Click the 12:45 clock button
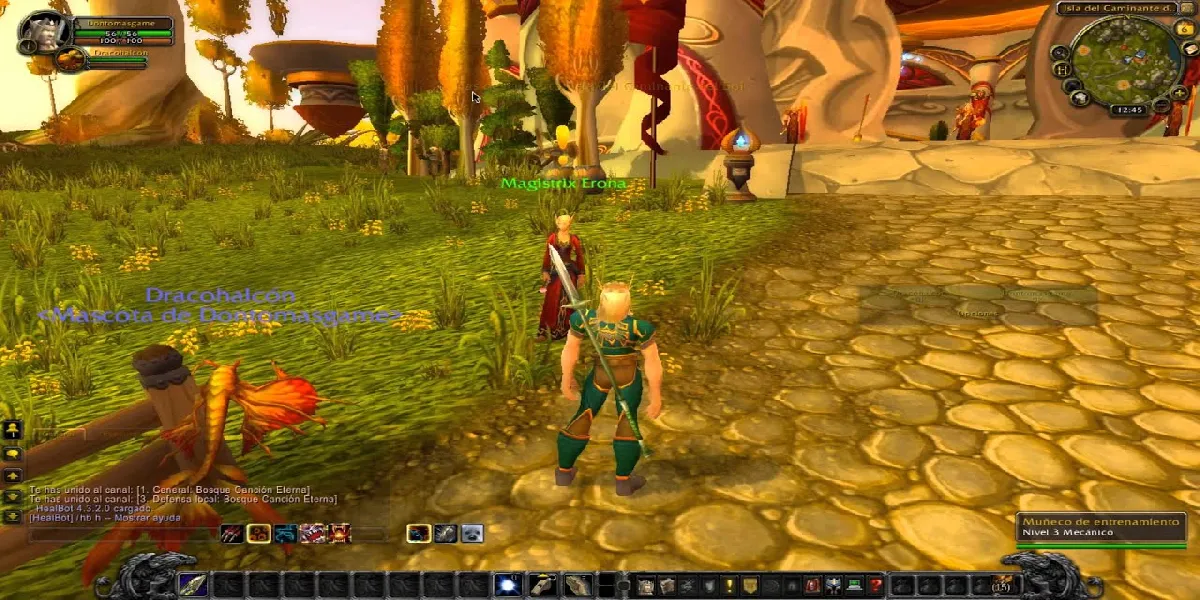Image resolution: width=1200 pixels, height=600 pixels. 1127,111
